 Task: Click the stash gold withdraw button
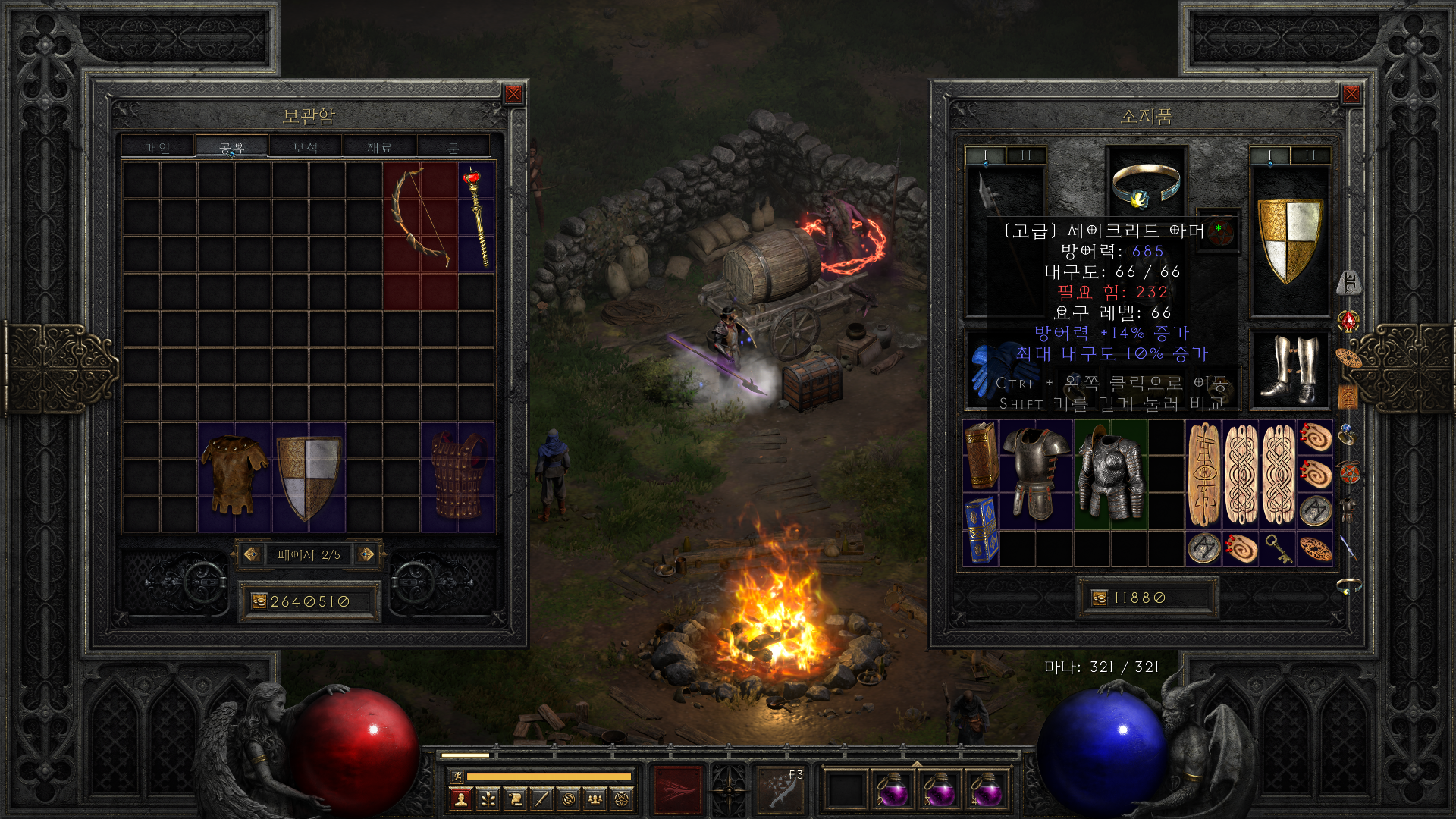[x=259, y=601]
